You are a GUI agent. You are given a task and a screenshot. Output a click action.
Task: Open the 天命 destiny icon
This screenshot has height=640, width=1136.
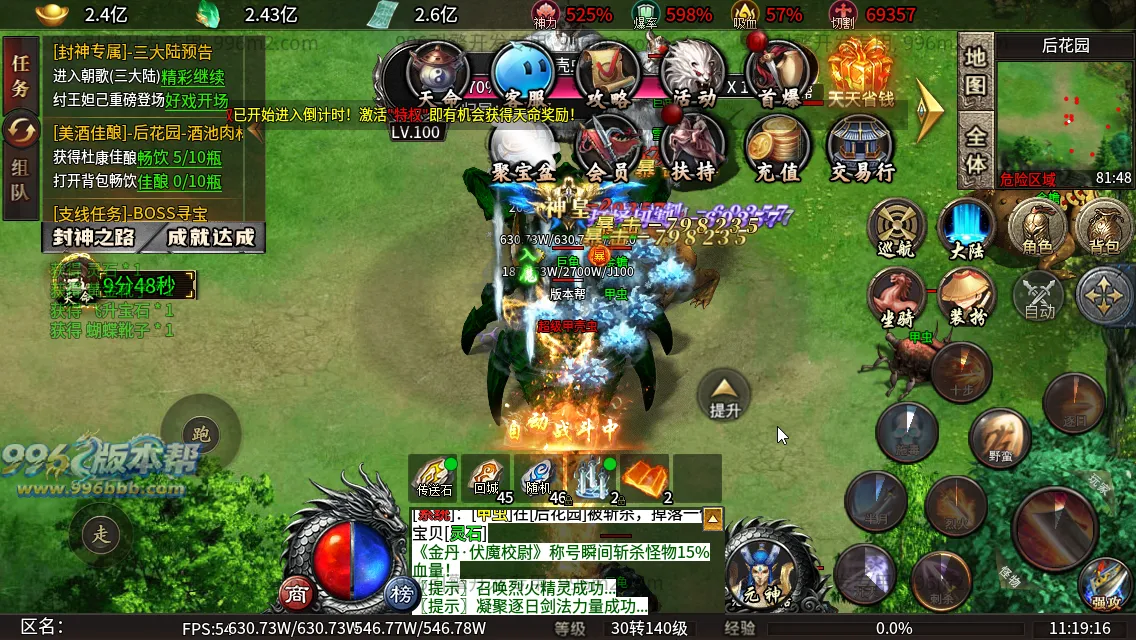tap(440, 75)
